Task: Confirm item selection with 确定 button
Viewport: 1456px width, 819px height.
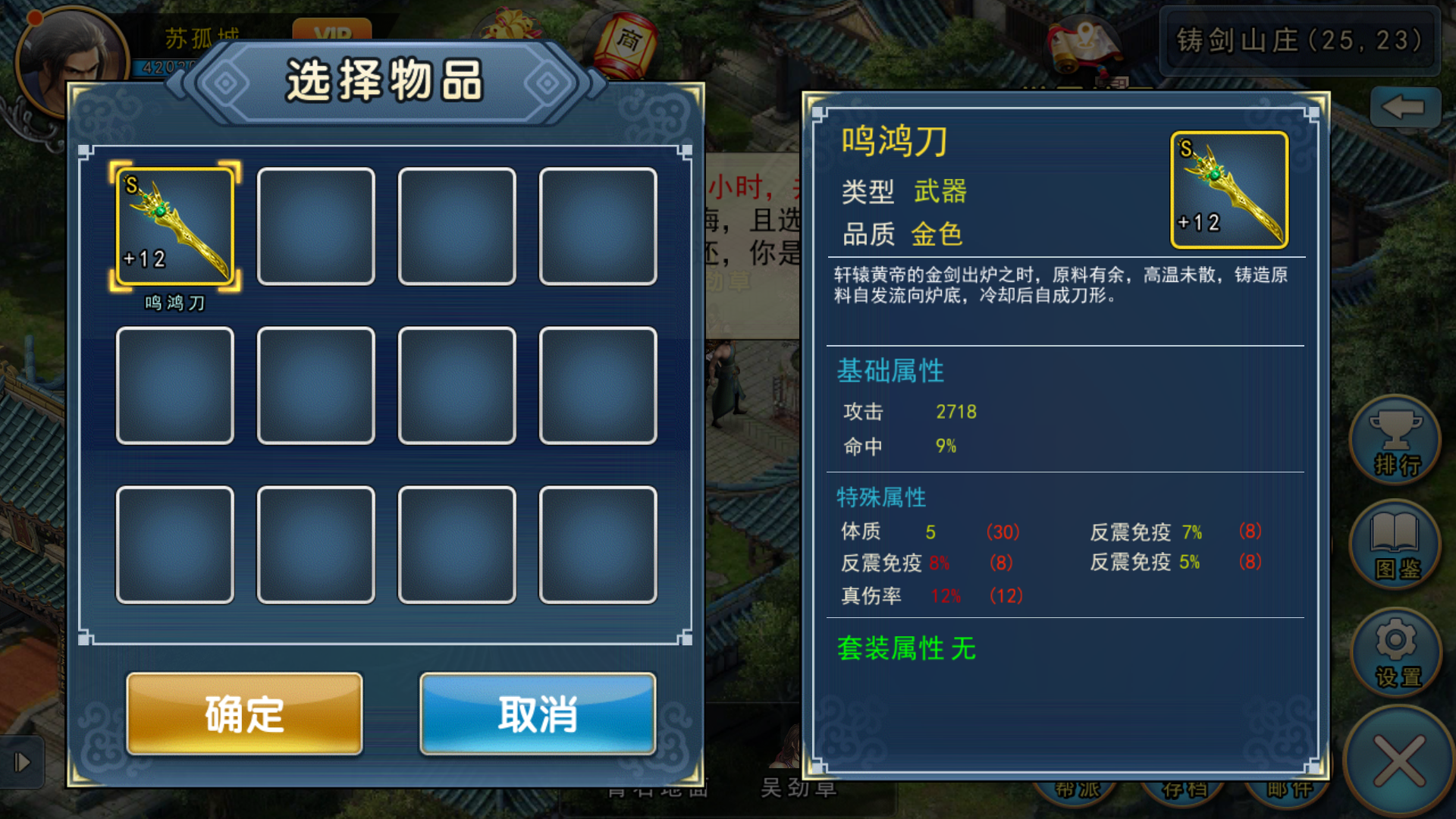Action: coord(243,713)
